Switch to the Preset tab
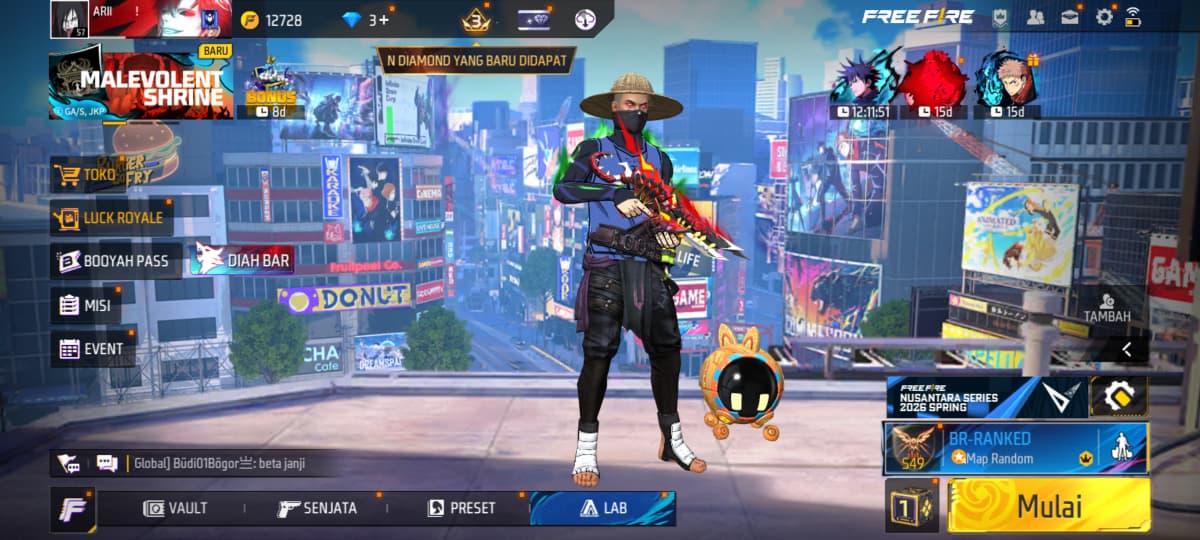The image size is (1200, 540). pos(462,508)
